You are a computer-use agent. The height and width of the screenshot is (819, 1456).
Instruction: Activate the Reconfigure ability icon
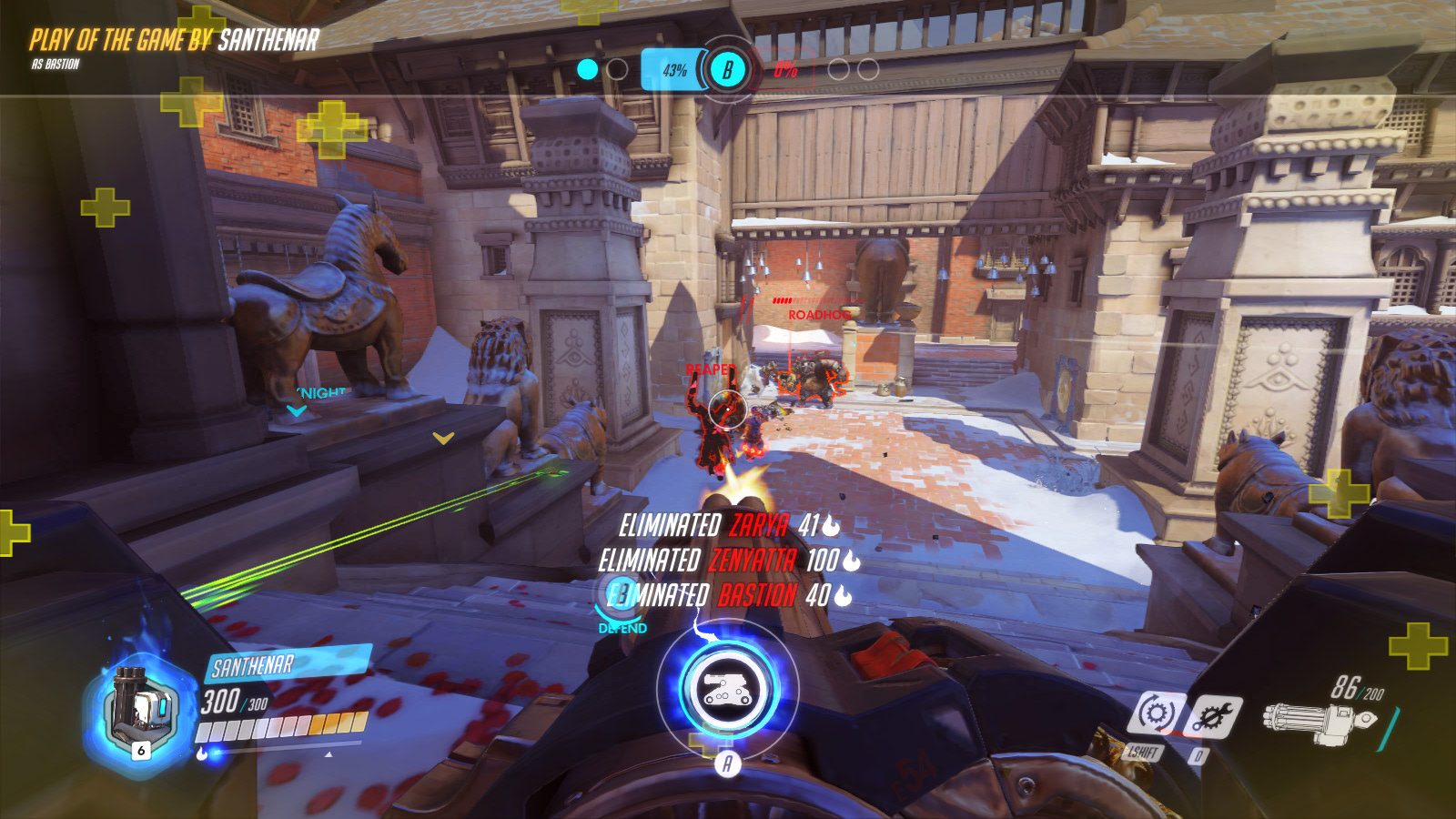point(1157,713)
